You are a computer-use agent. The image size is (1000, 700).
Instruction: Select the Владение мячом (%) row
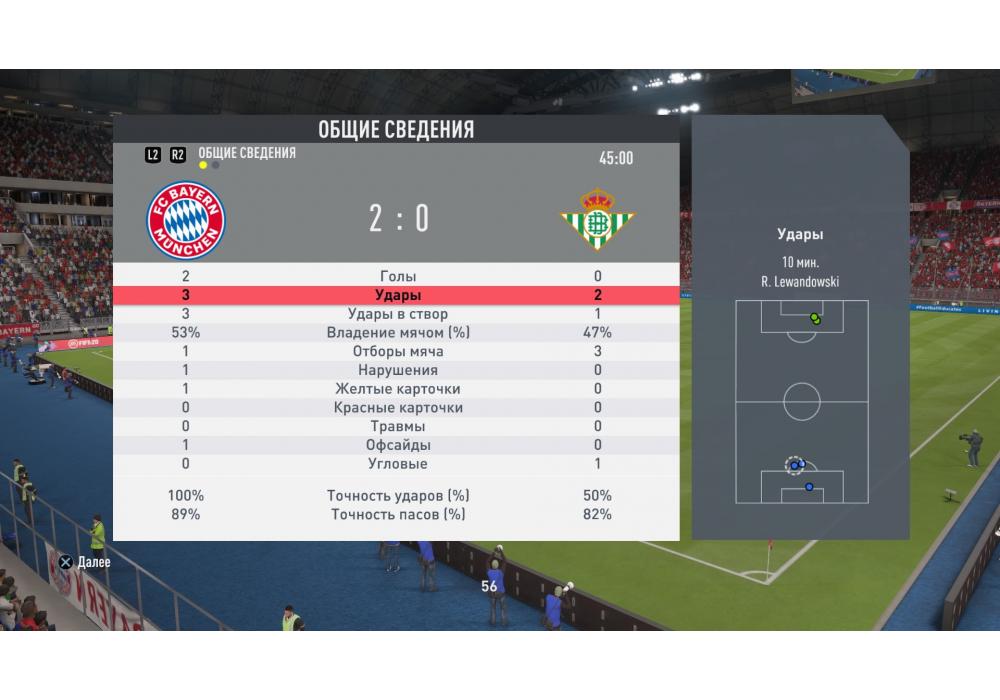coord(398,333)
